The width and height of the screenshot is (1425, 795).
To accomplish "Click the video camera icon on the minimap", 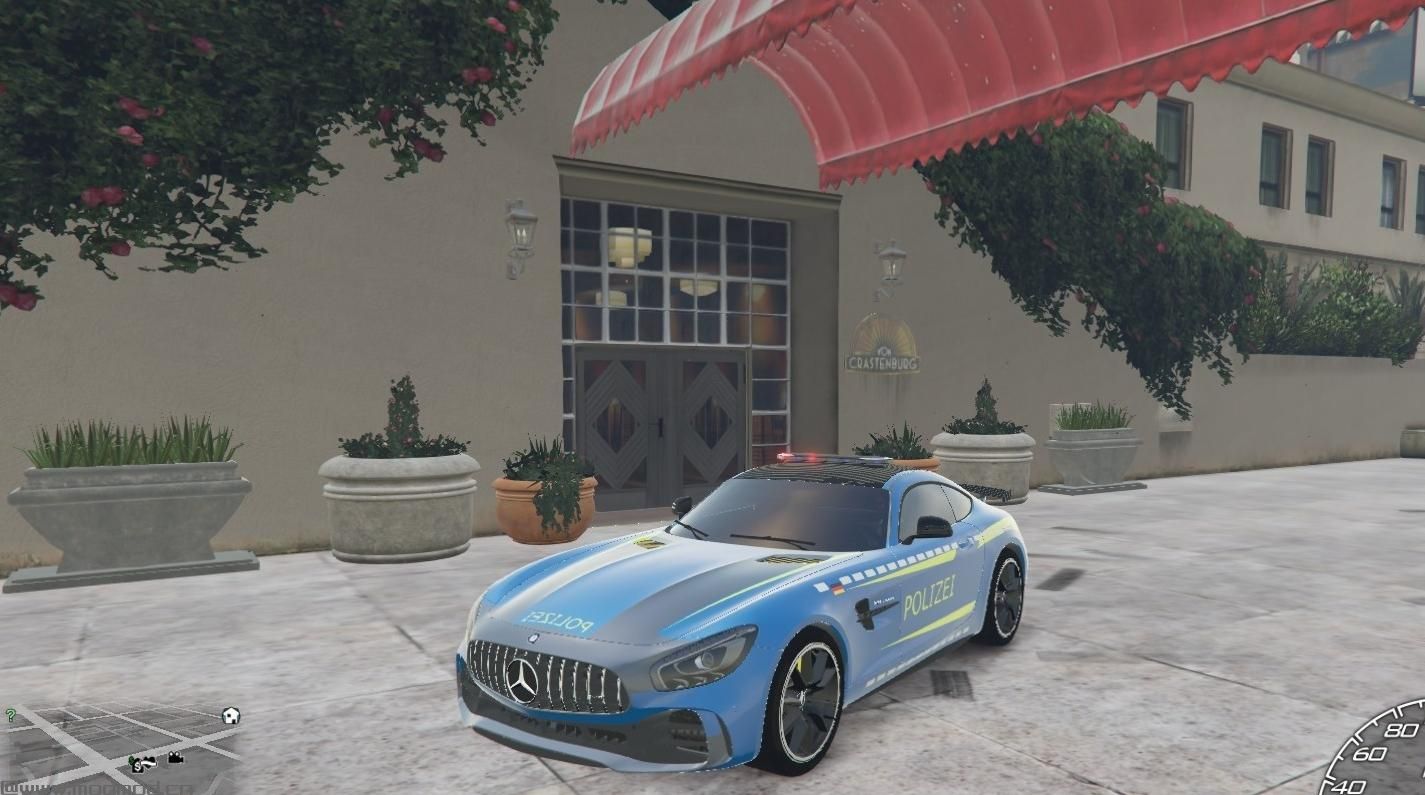I will point(175,758).
